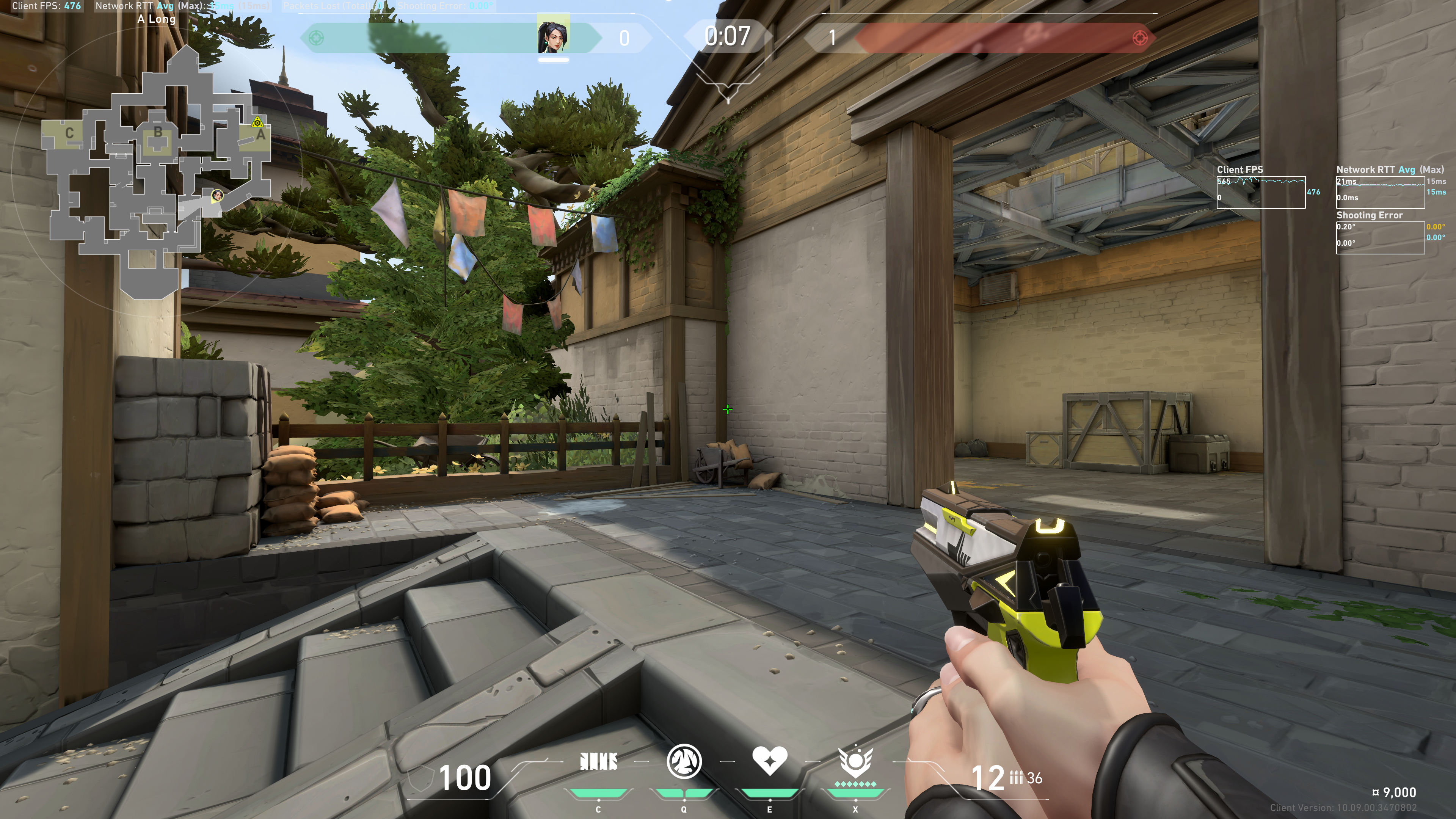
Task: Click Sage's player marker on the minimap
Action: pos(217,196)
